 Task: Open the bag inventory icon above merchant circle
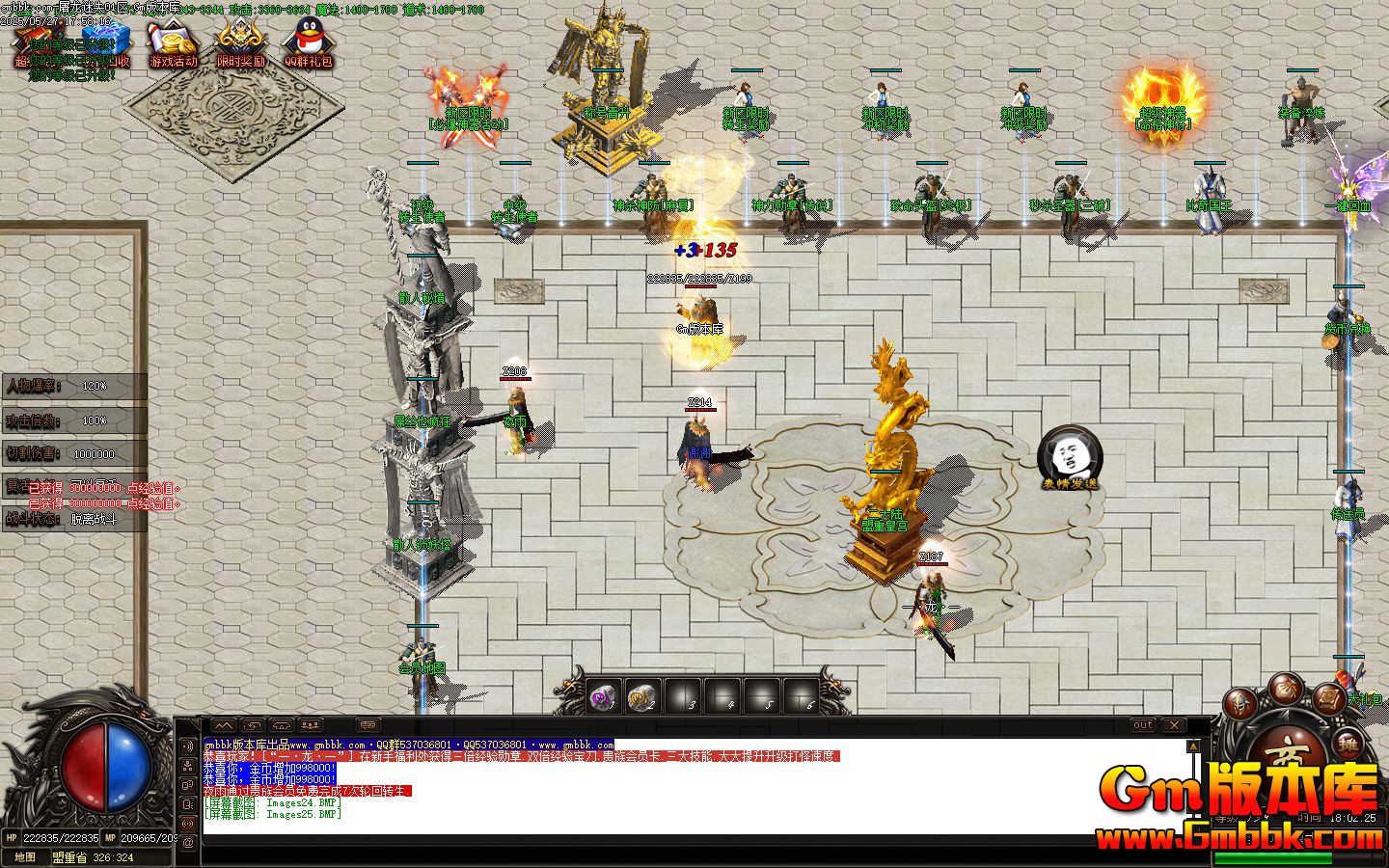tap(1284, 688)
